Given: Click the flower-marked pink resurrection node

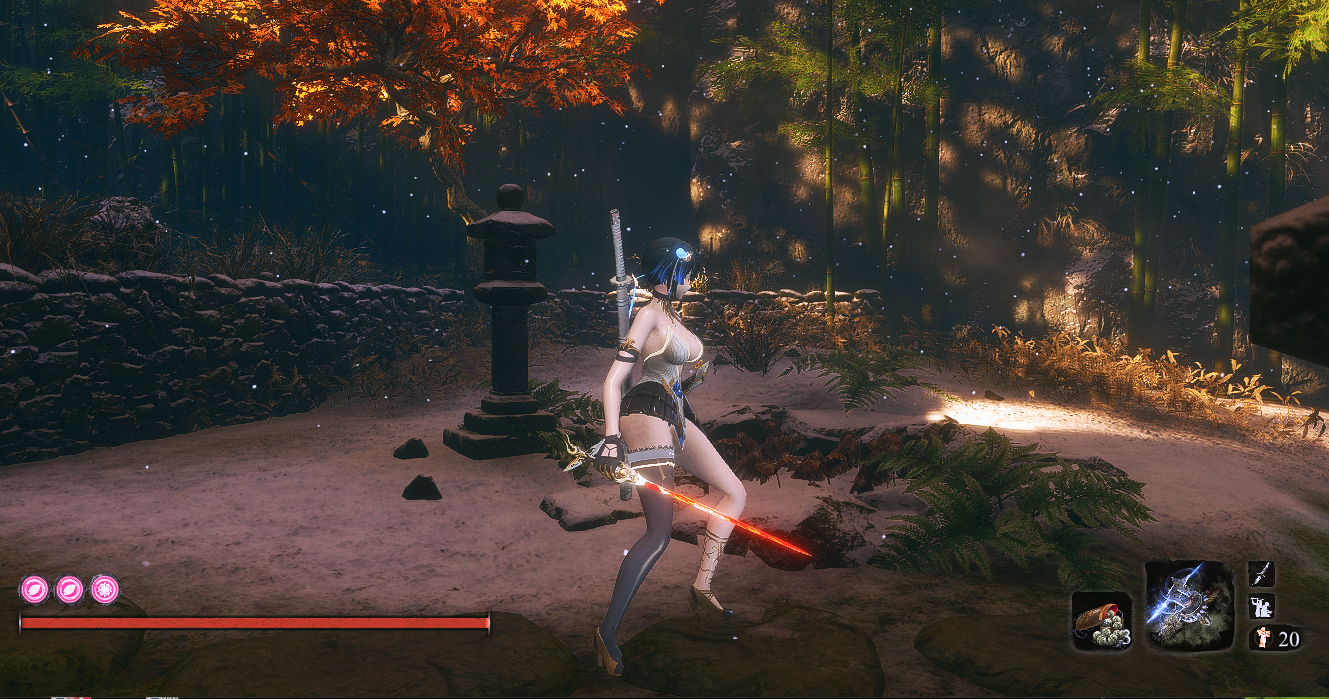Looking at the screenshot, I should click(x=105, y=589).
